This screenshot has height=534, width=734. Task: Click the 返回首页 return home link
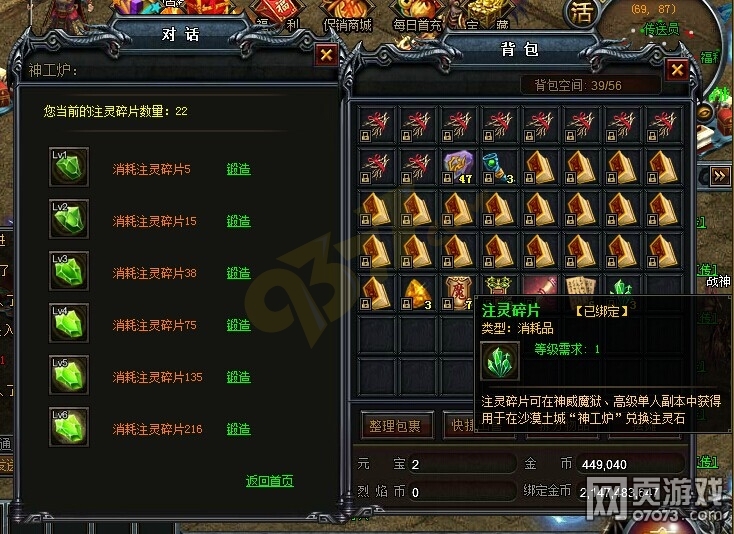click(x=270, y=481)
